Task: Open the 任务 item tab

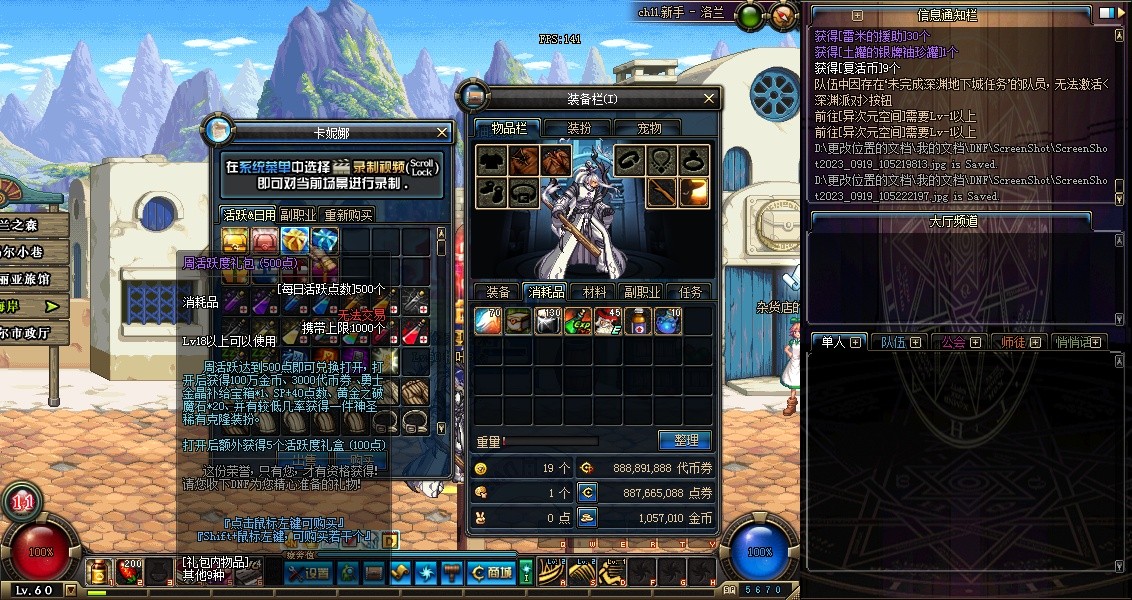Action: point(690,292)
